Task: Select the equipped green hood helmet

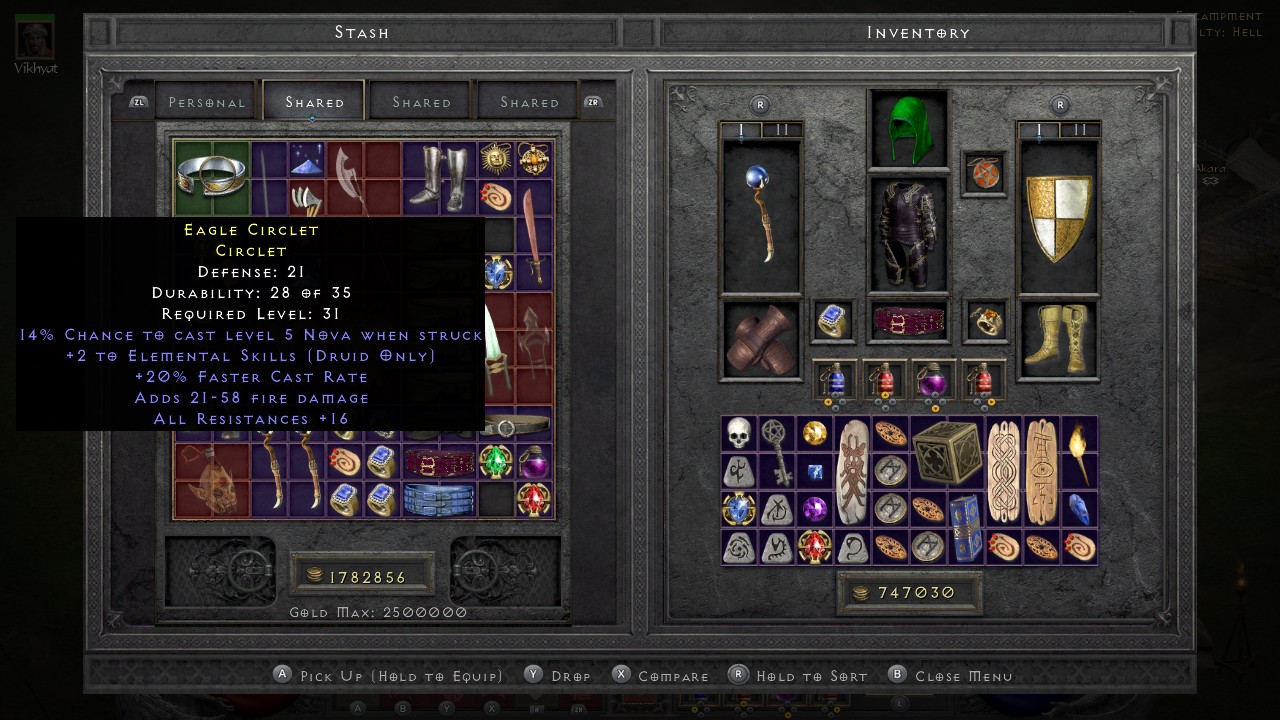Action: (x=908, y=130)
